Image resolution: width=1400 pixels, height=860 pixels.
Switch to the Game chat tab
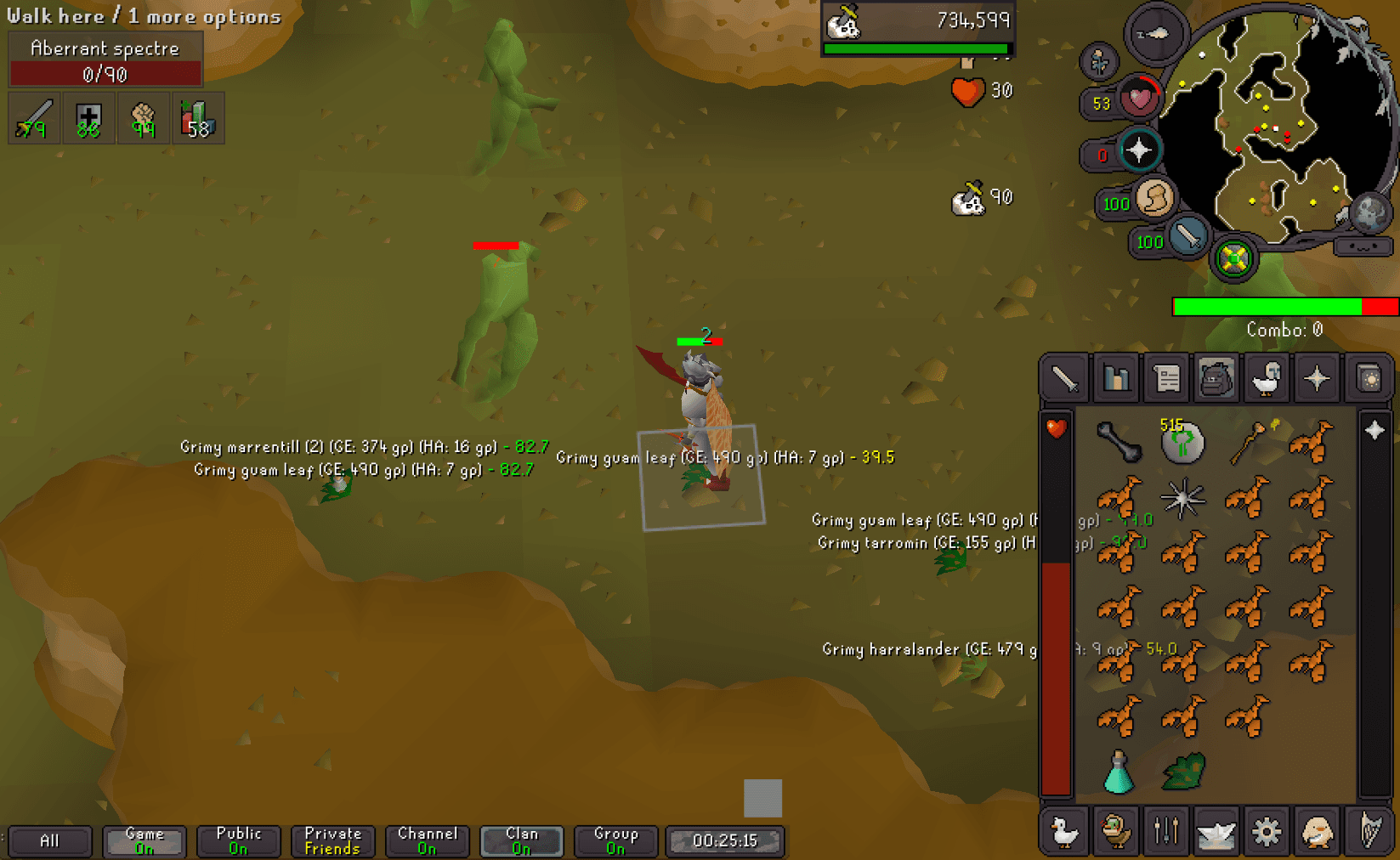[x=143, y=840]
